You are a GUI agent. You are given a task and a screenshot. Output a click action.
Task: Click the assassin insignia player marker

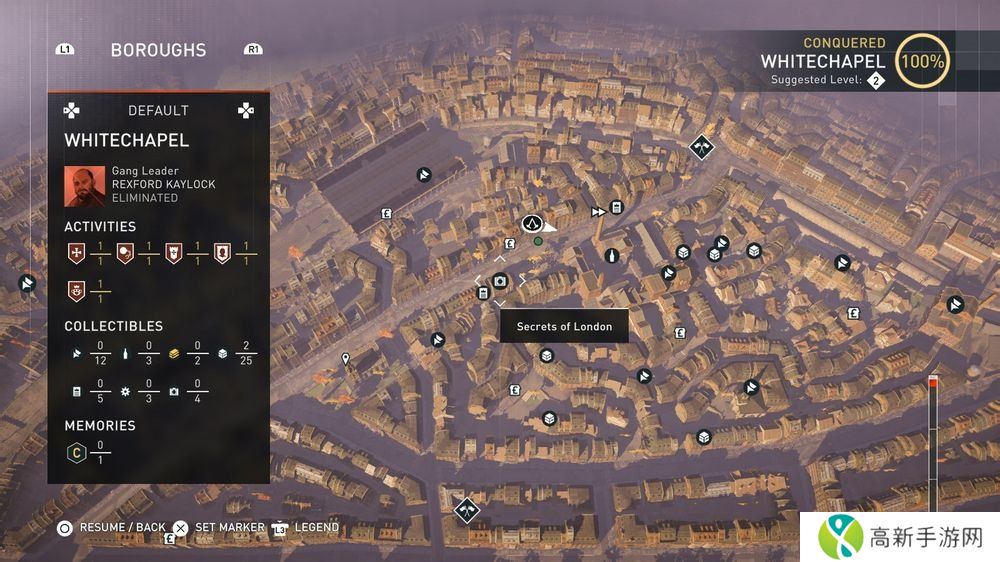532,223
